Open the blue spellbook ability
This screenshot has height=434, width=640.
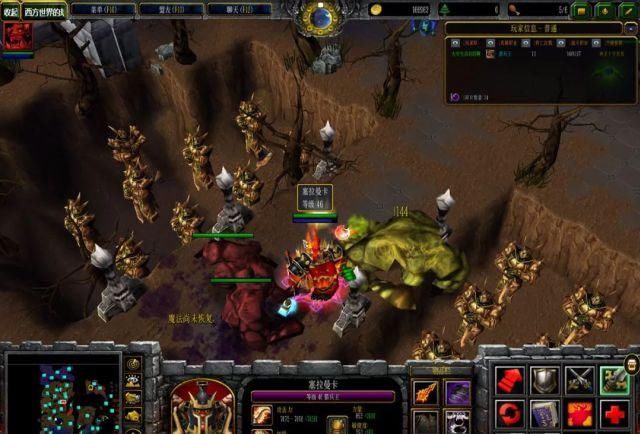(x=546, y=413)
